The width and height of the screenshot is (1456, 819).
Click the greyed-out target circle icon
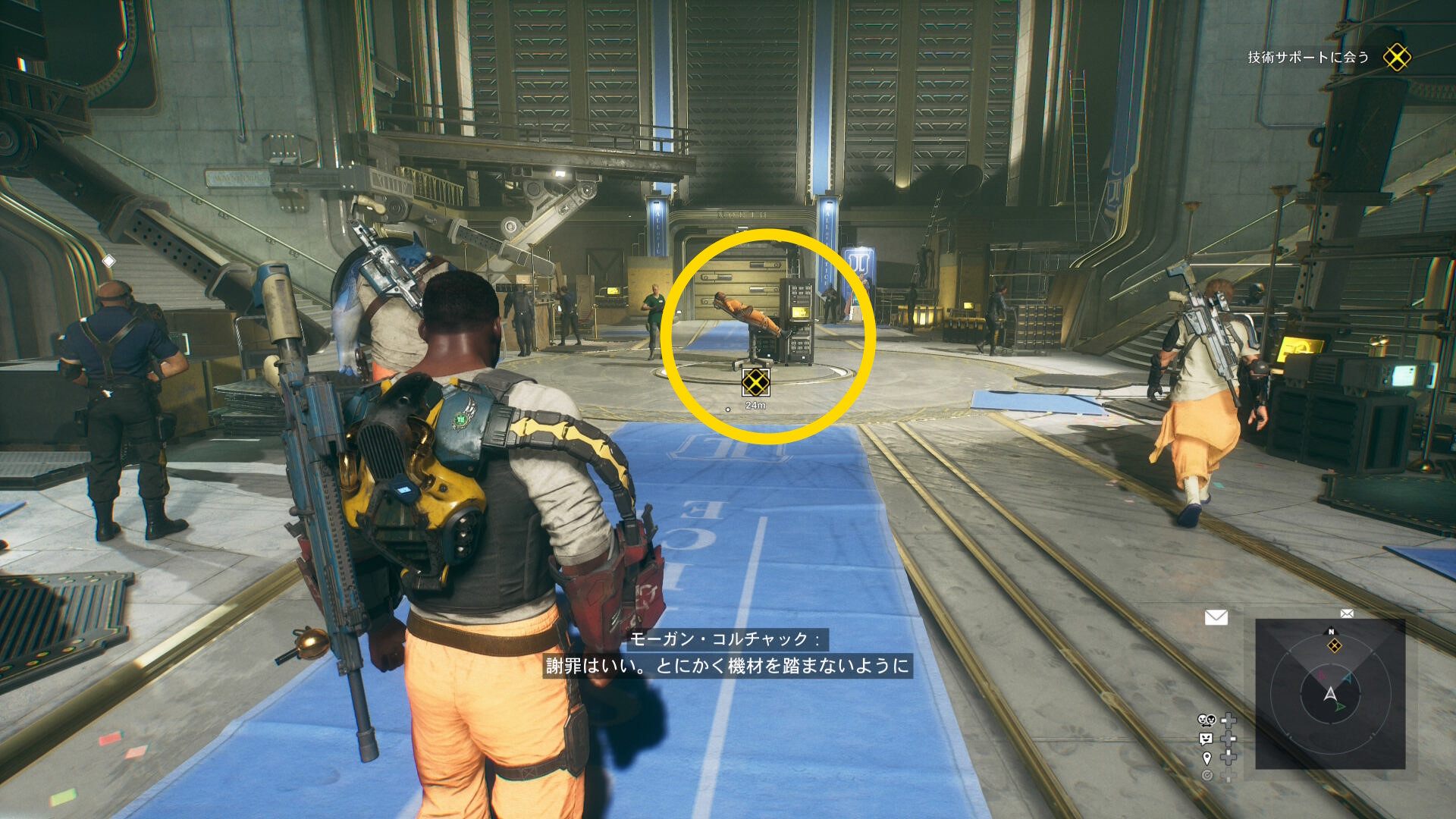click(x=1207, y=775)
